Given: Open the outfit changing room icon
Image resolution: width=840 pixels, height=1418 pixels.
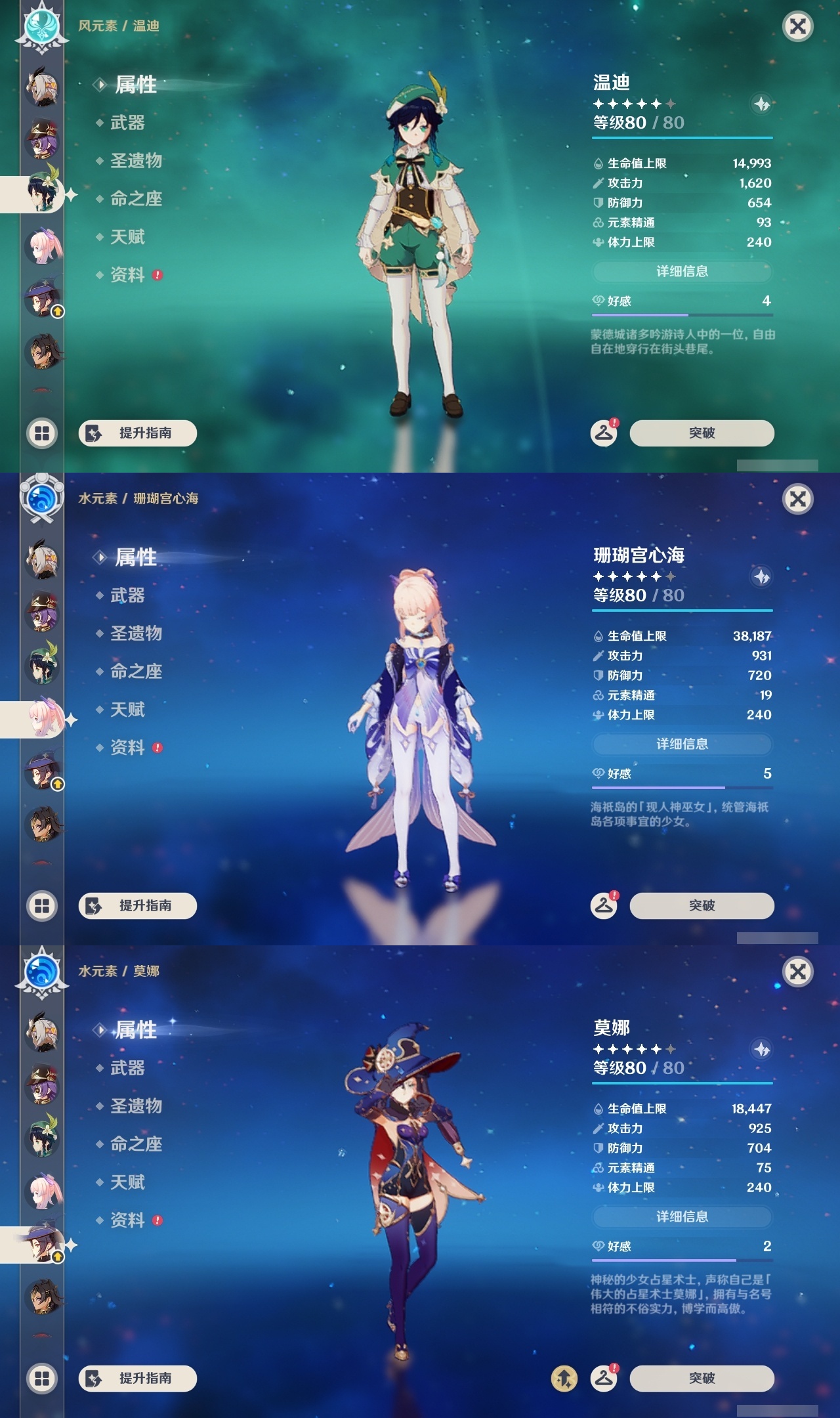Looking at the screenshot, I should coord(604,433).
